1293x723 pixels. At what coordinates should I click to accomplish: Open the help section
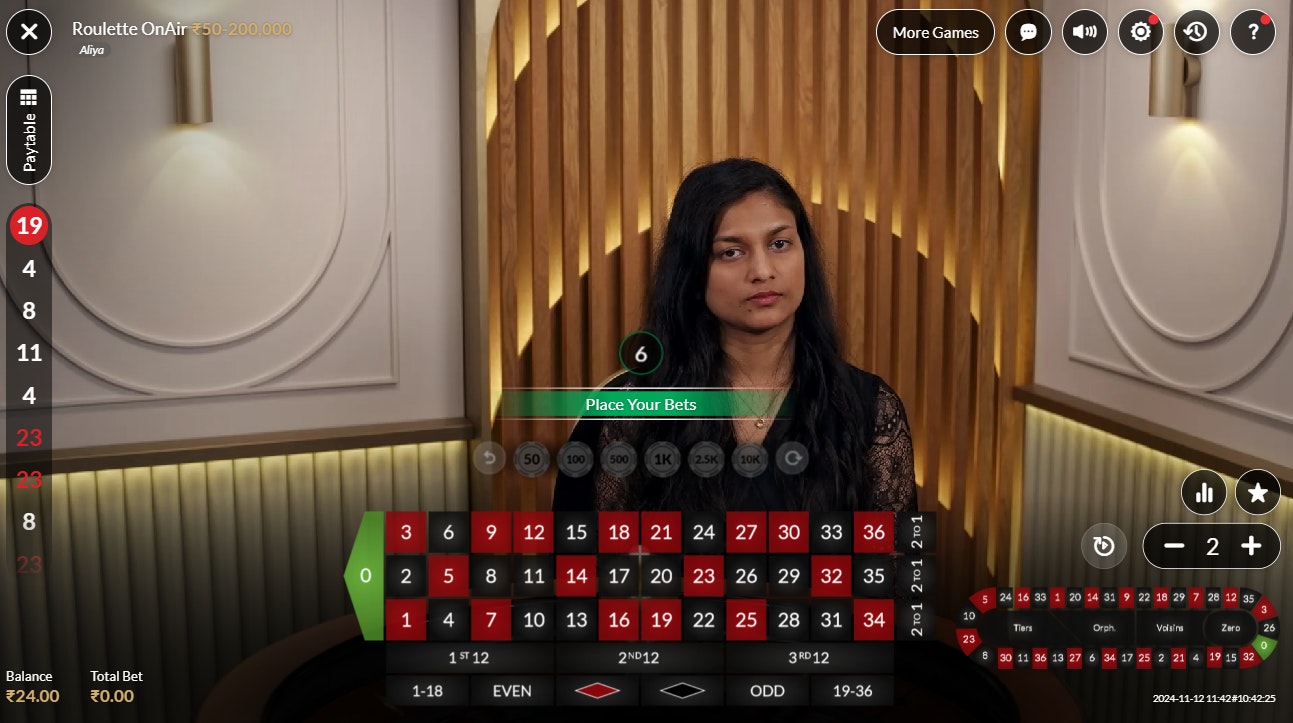point(1252,32)
